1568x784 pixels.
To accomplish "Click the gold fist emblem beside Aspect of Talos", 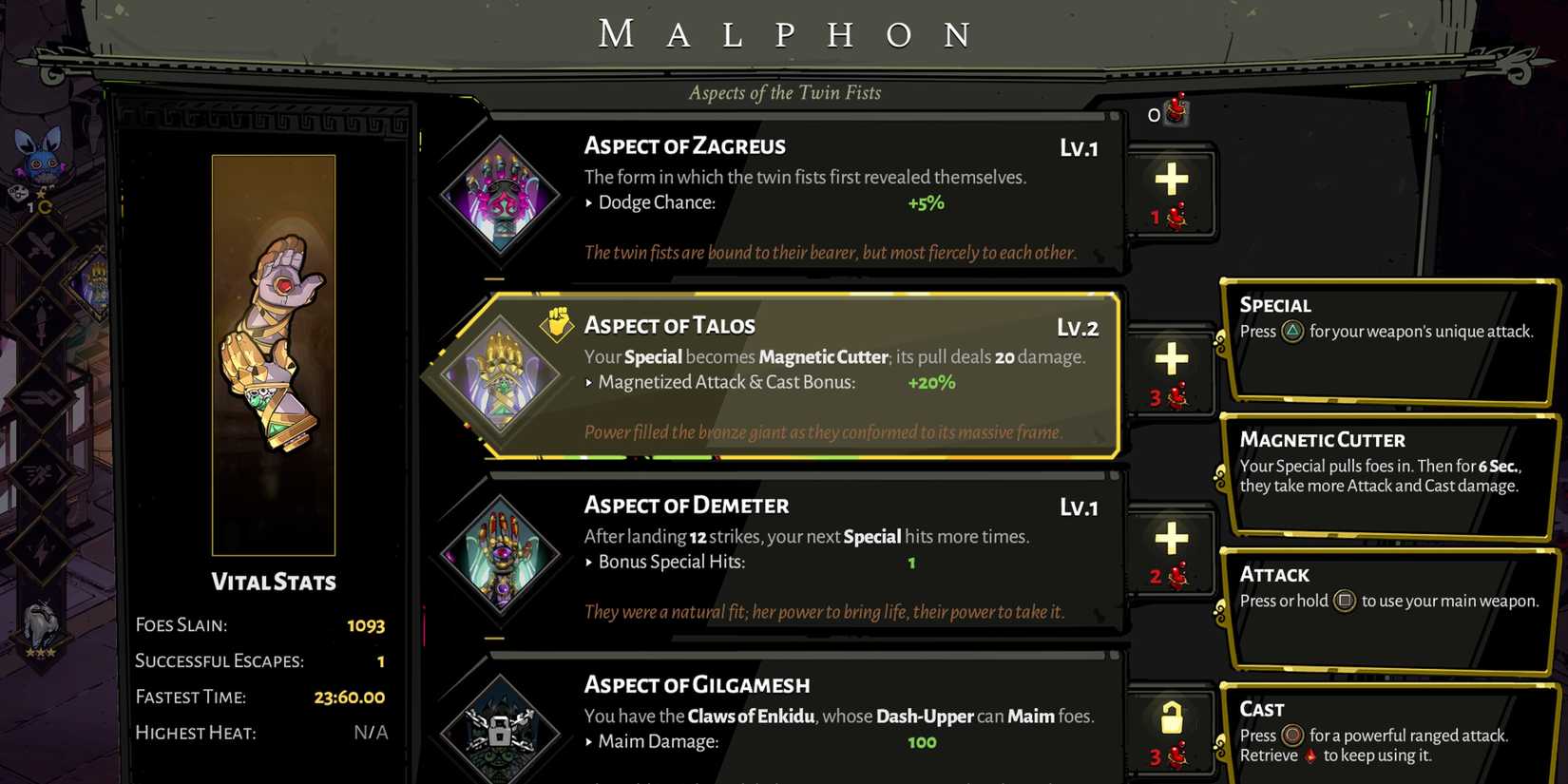I will pos(557,324).
